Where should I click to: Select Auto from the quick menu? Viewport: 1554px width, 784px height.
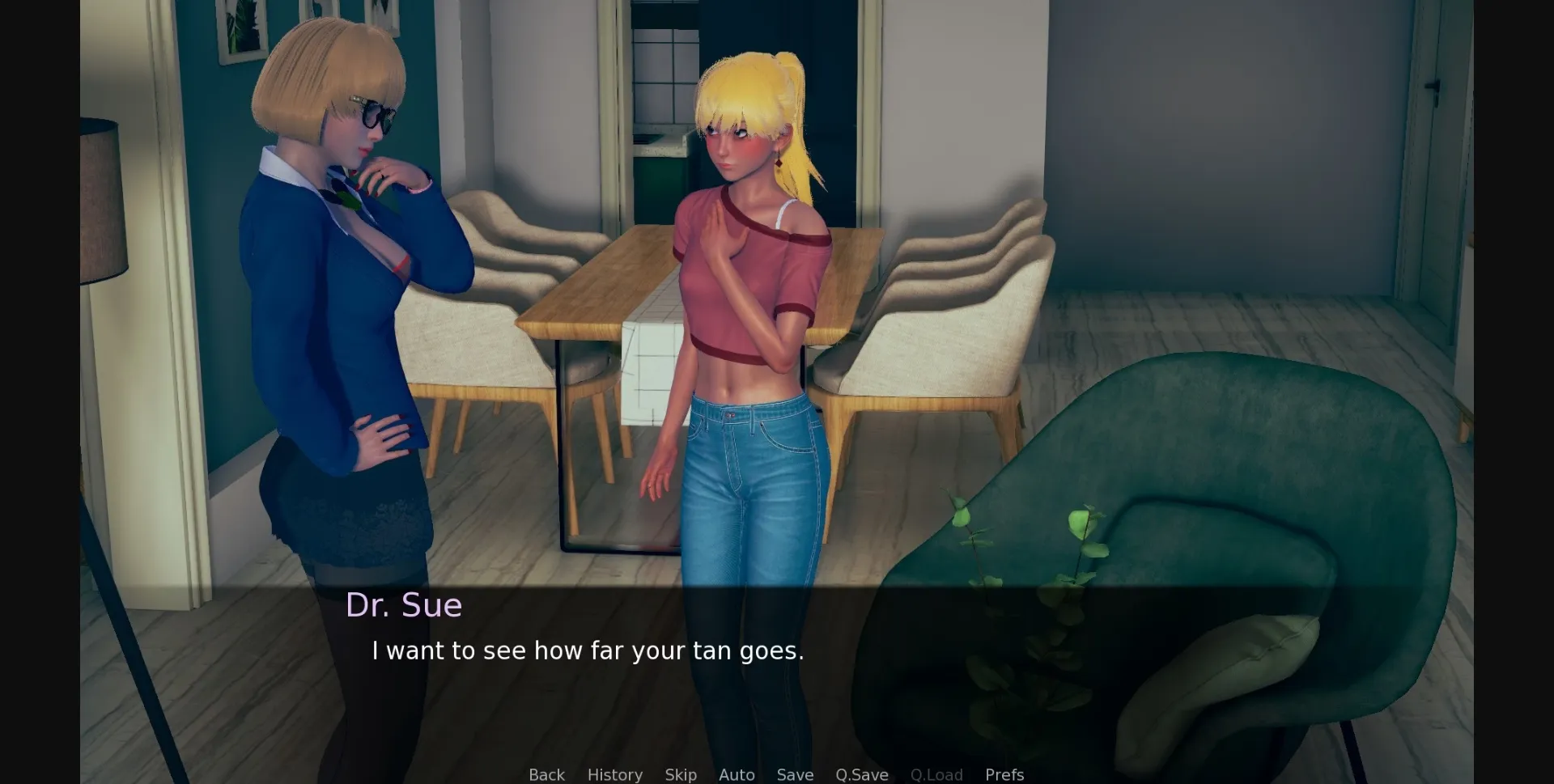tap(735, 774)
